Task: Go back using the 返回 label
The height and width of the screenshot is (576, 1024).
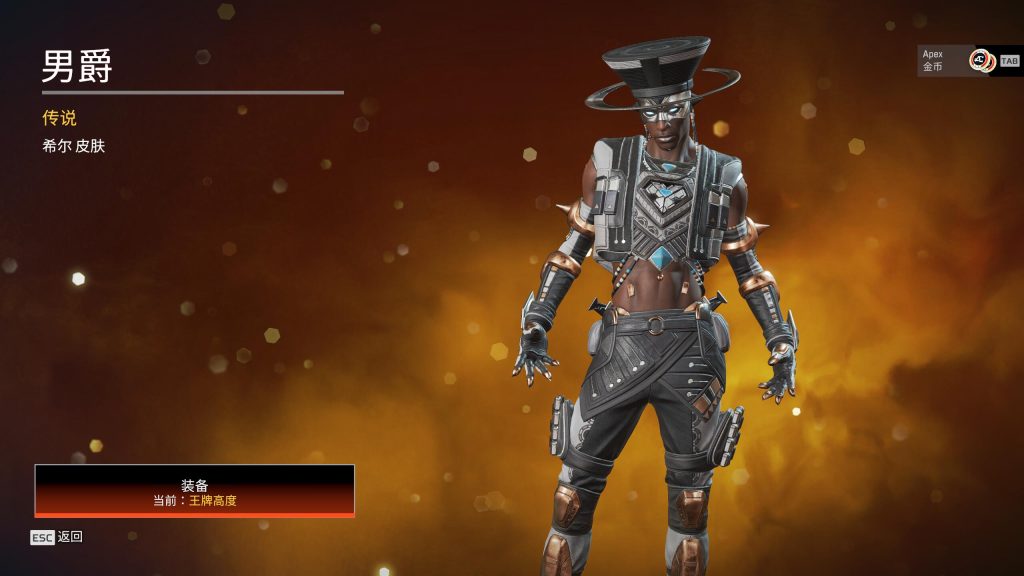Action: (x=69, y=537)
